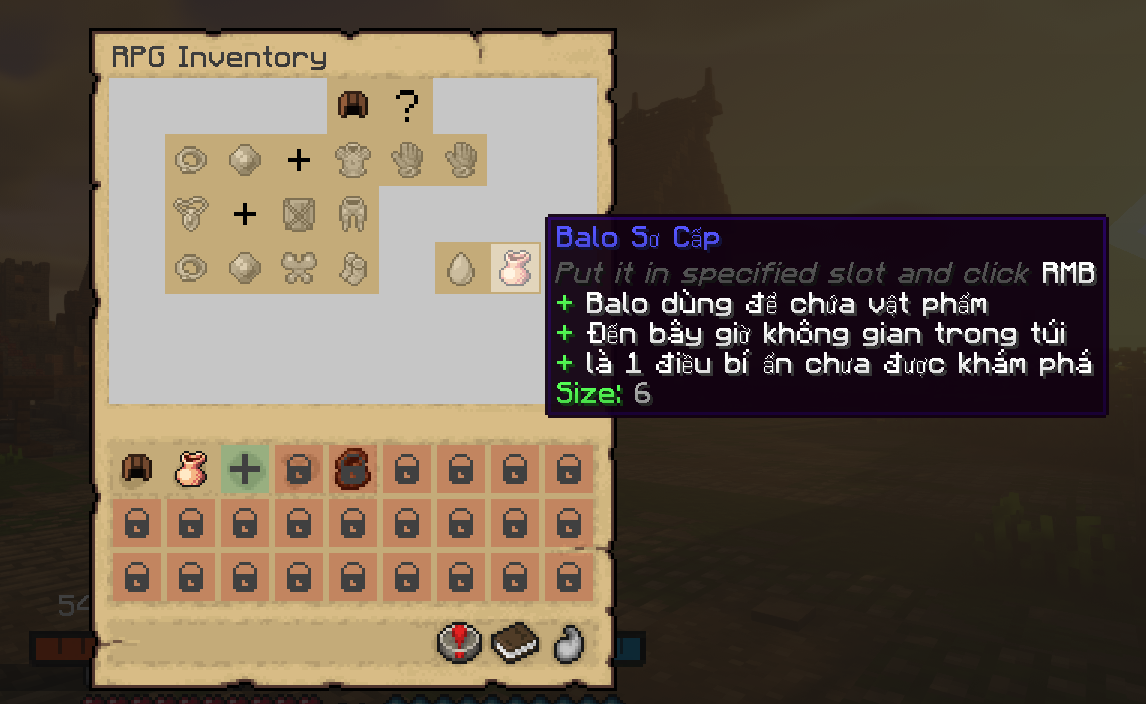Image resolution: width=1146 pixels, height=704 pixels.
Task: Click the question mark equipment slot
Action: (406, 105)
